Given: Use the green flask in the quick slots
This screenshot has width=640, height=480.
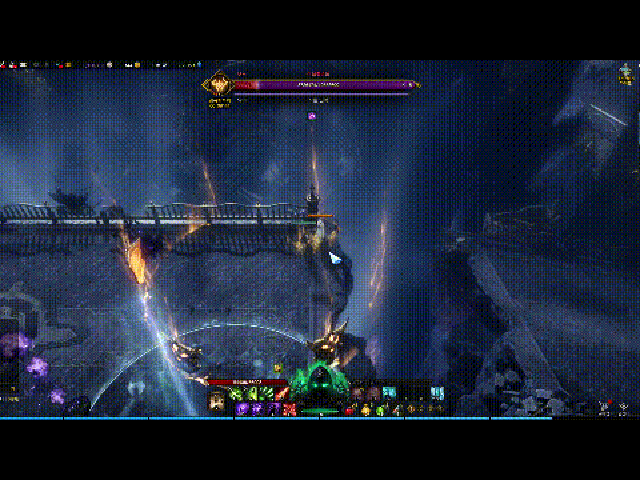Looking at the screenshot, I should pyautogui.click(x=380, y=410).
